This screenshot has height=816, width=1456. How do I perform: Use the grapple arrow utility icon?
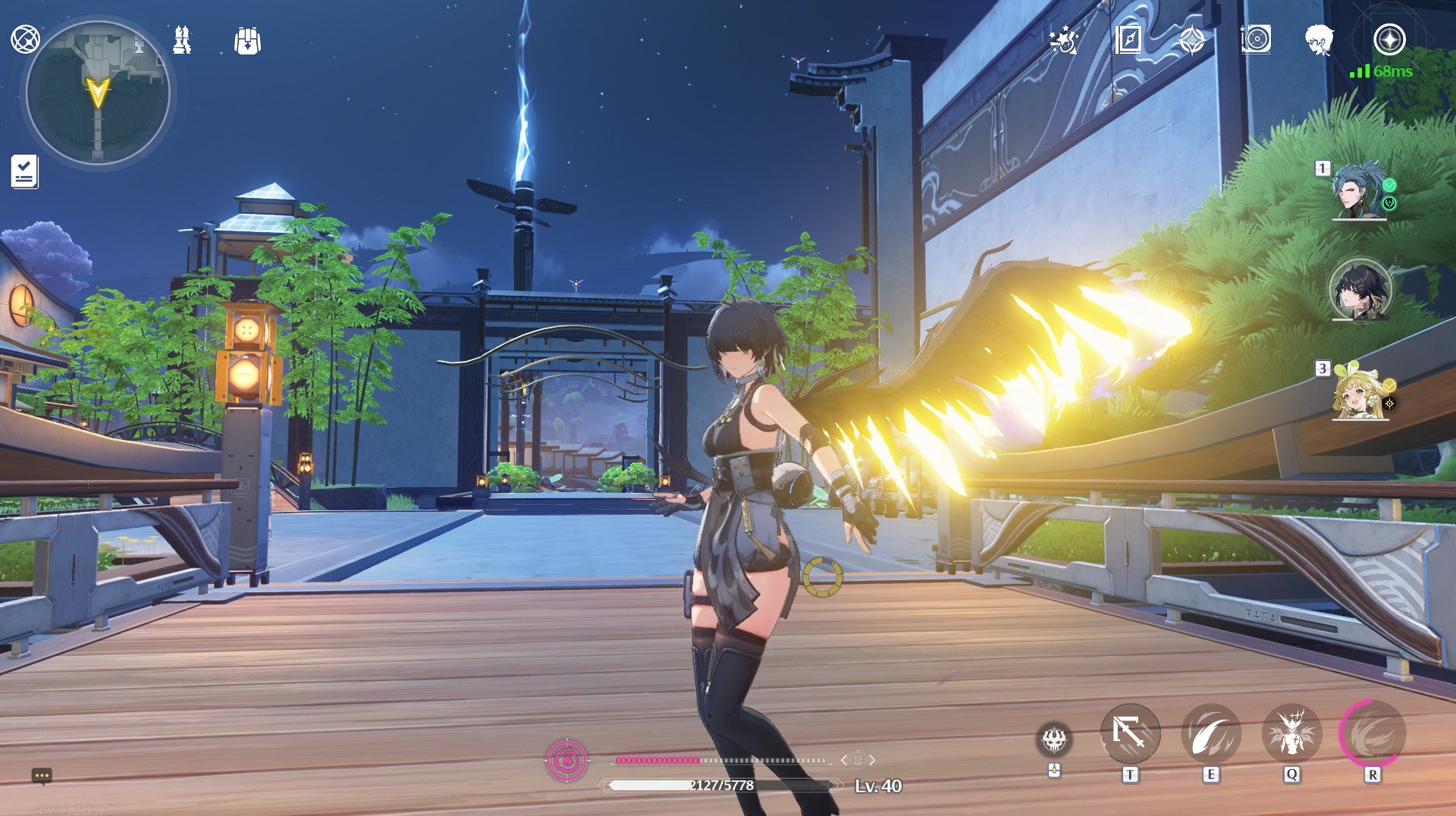1130,734
